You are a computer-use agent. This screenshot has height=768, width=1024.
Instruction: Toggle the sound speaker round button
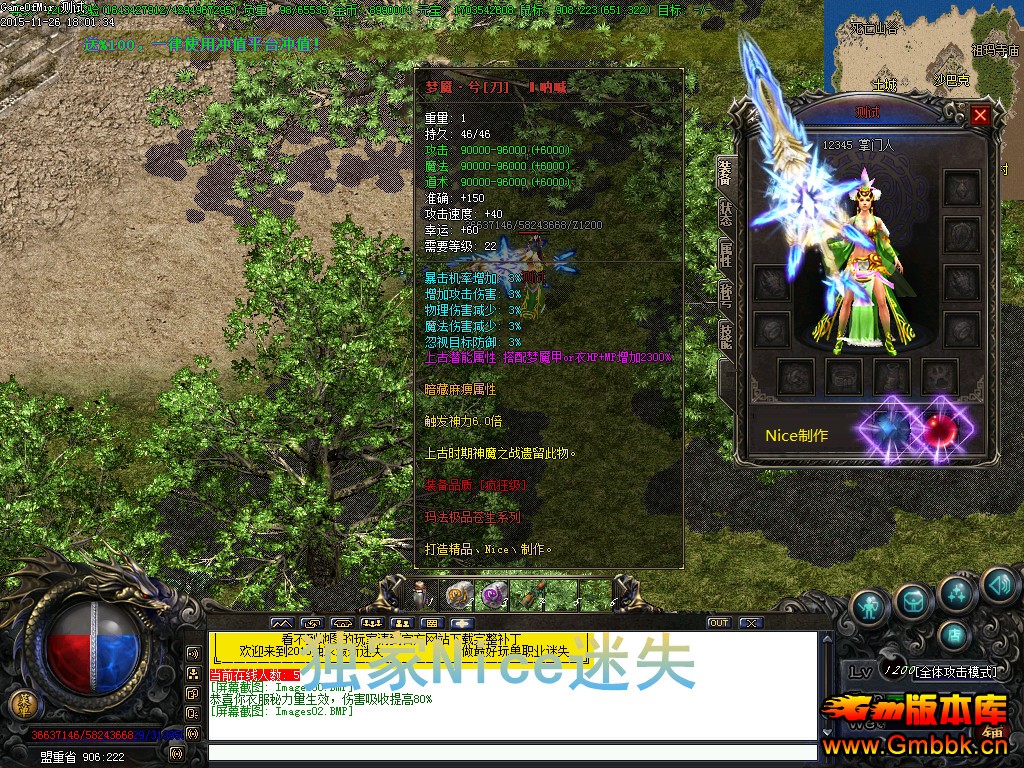(x=998, y=584)
